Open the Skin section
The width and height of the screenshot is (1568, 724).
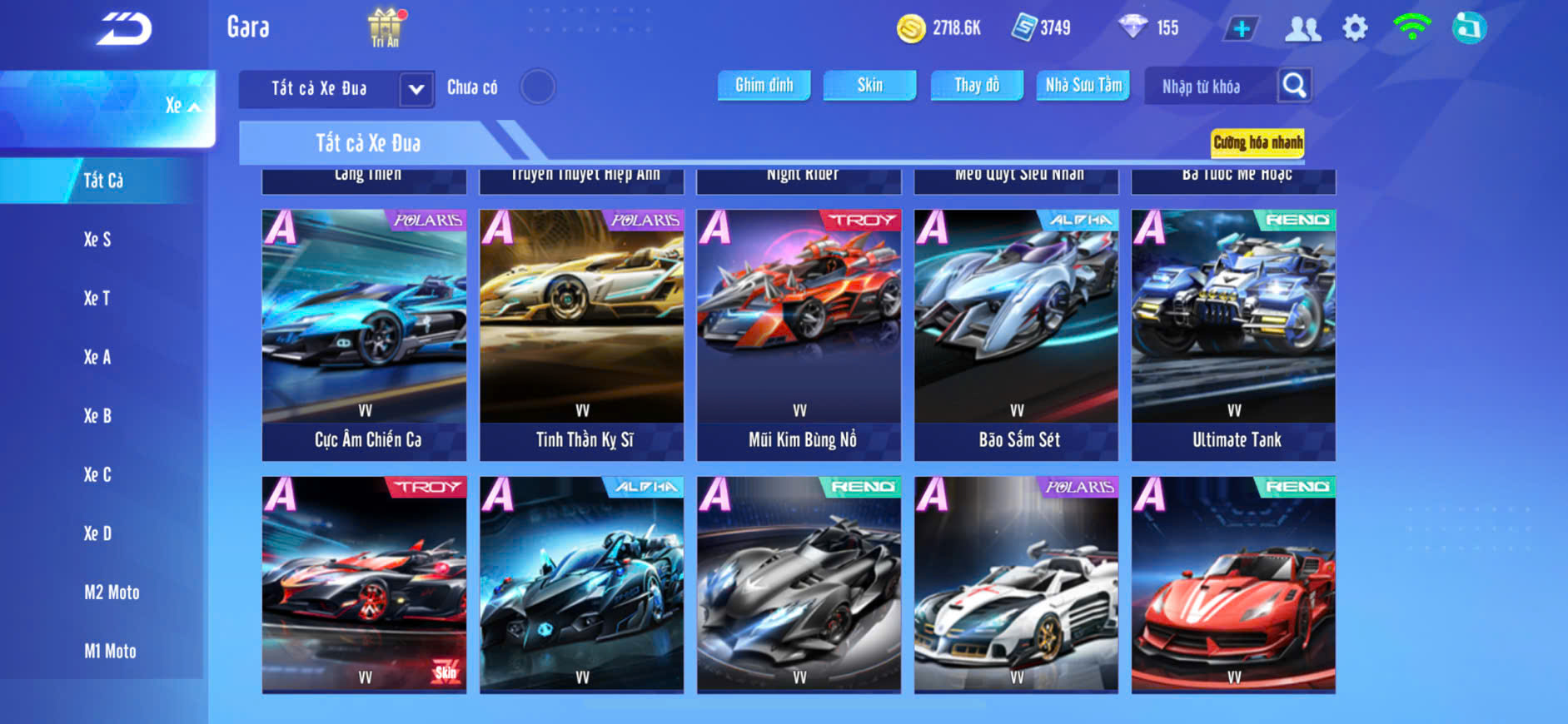(x=869, y=85)
